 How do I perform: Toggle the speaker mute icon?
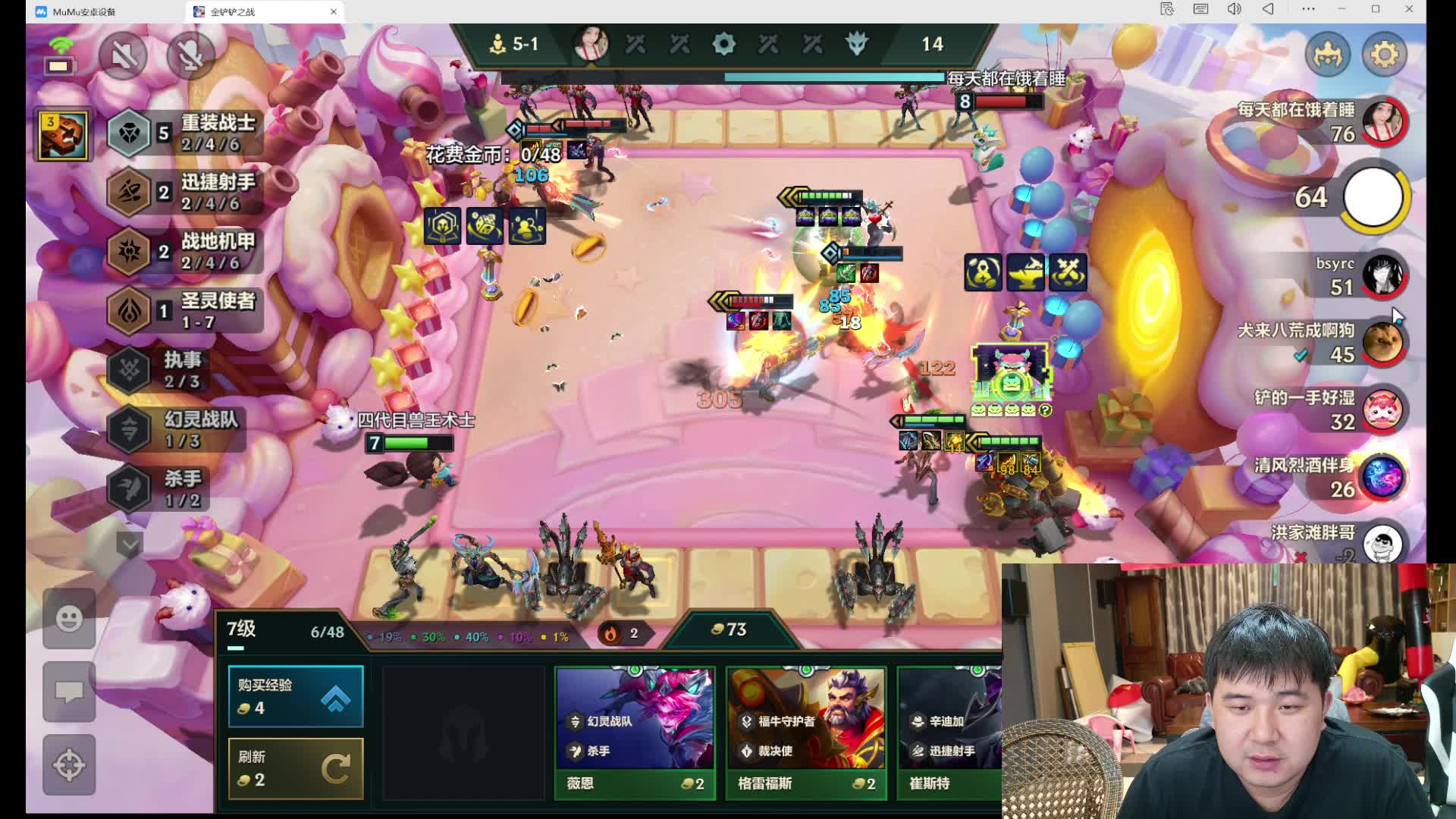[123, 55]
